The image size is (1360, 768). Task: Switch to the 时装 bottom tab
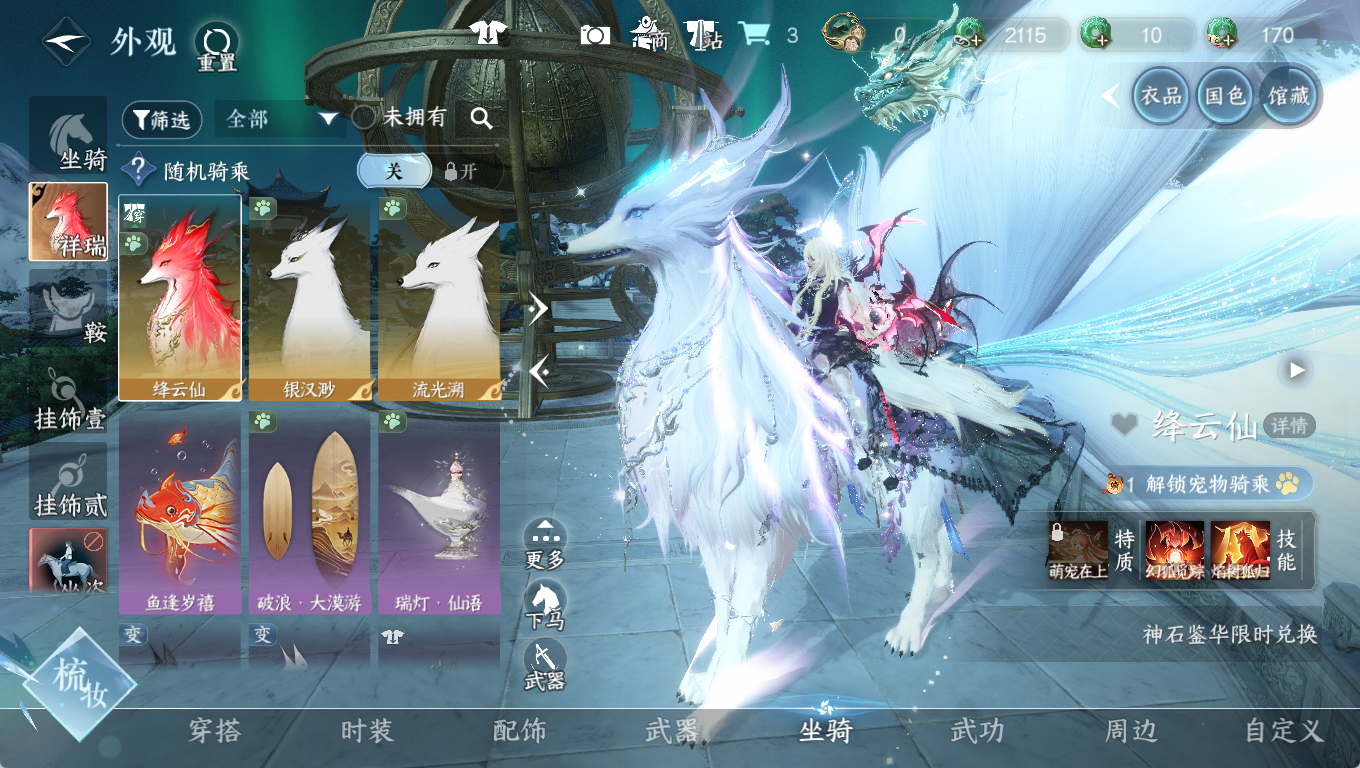(x=367, y=731)
